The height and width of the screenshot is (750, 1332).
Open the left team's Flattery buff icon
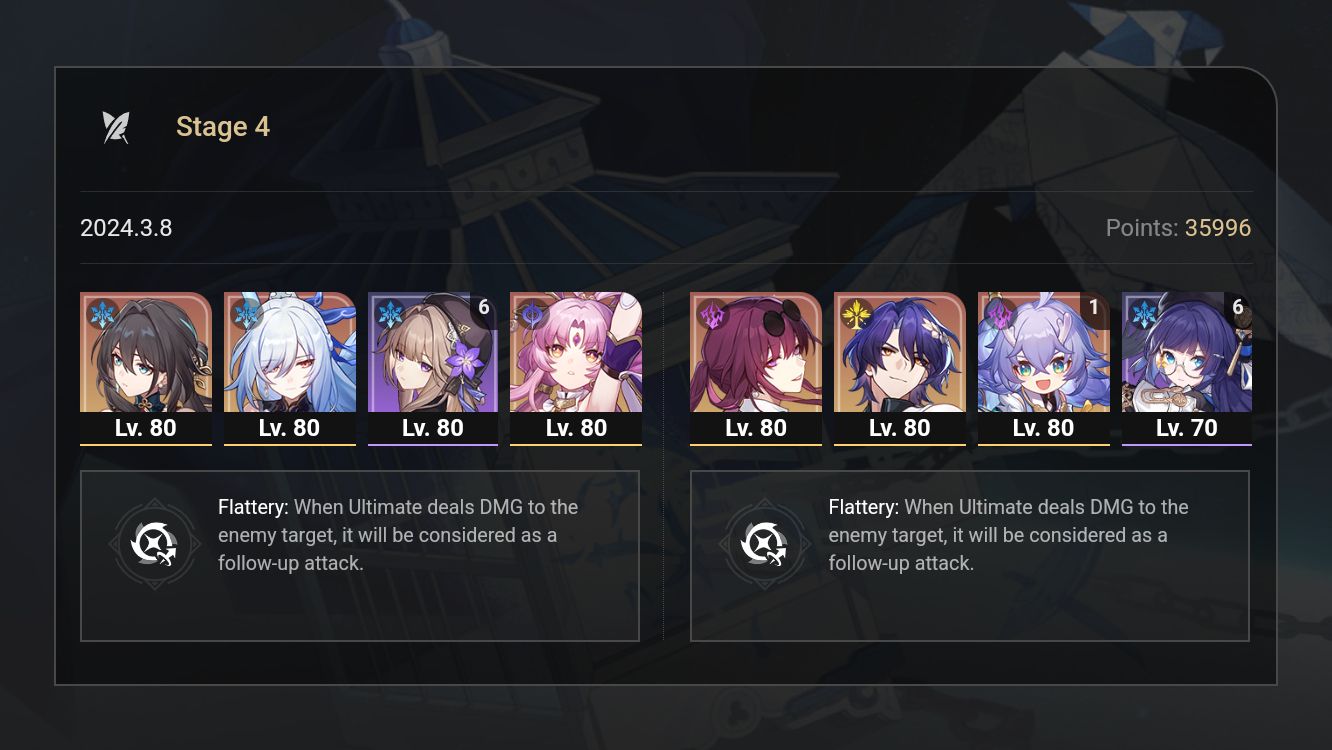point(155,544)
